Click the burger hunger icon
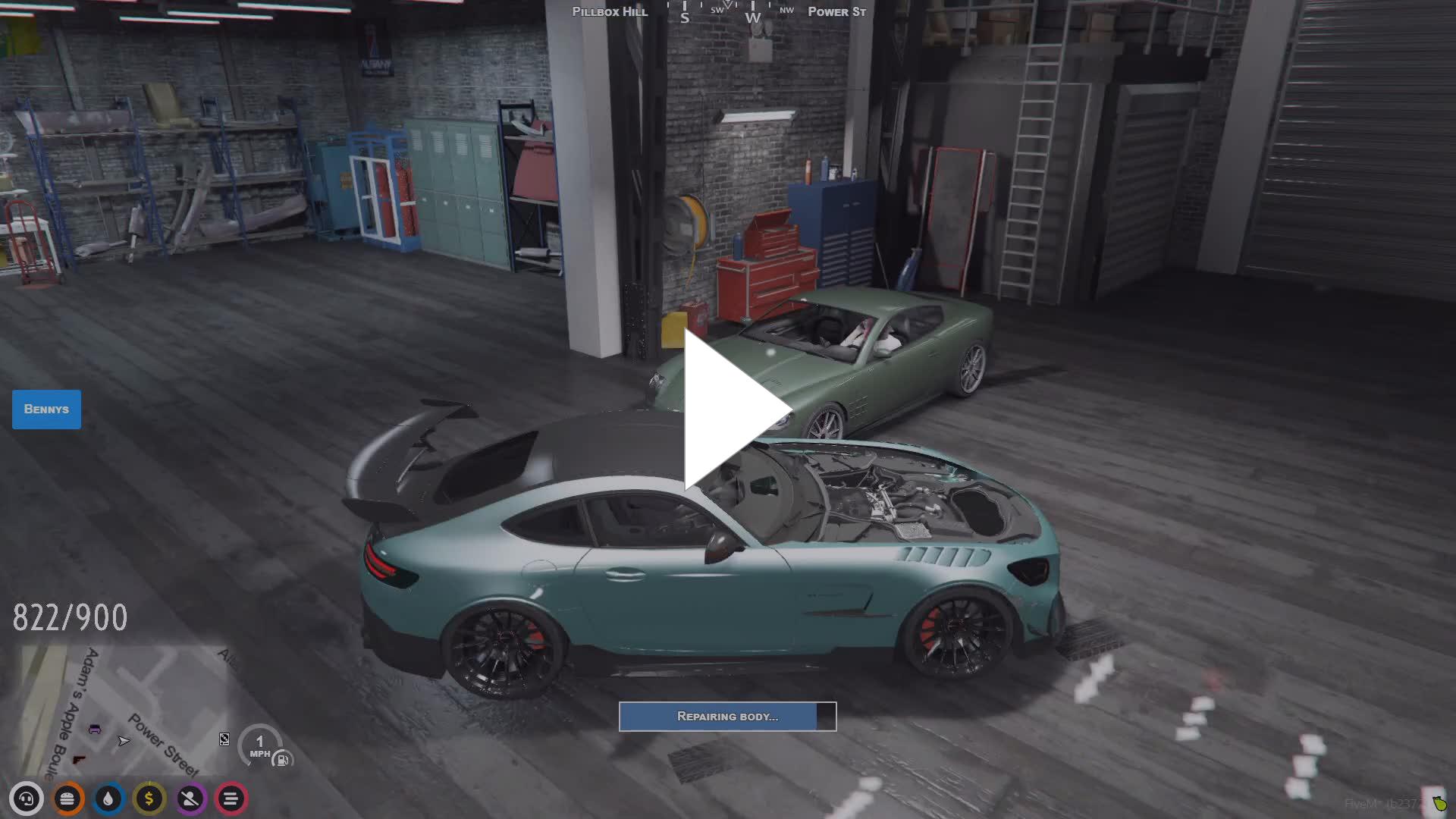The image size is (1456, 819). pos(67,799)
